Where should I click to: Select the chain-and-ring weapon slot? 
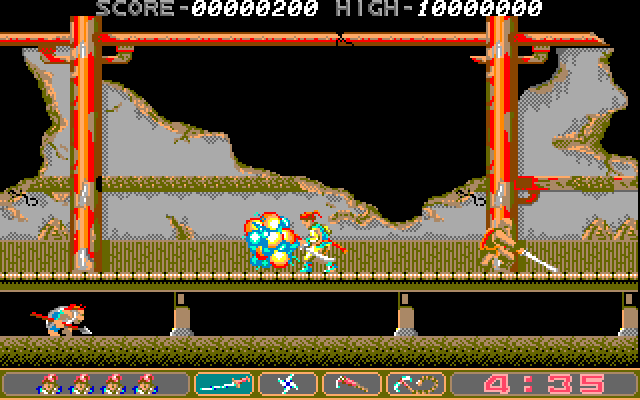tap(415, 383)
